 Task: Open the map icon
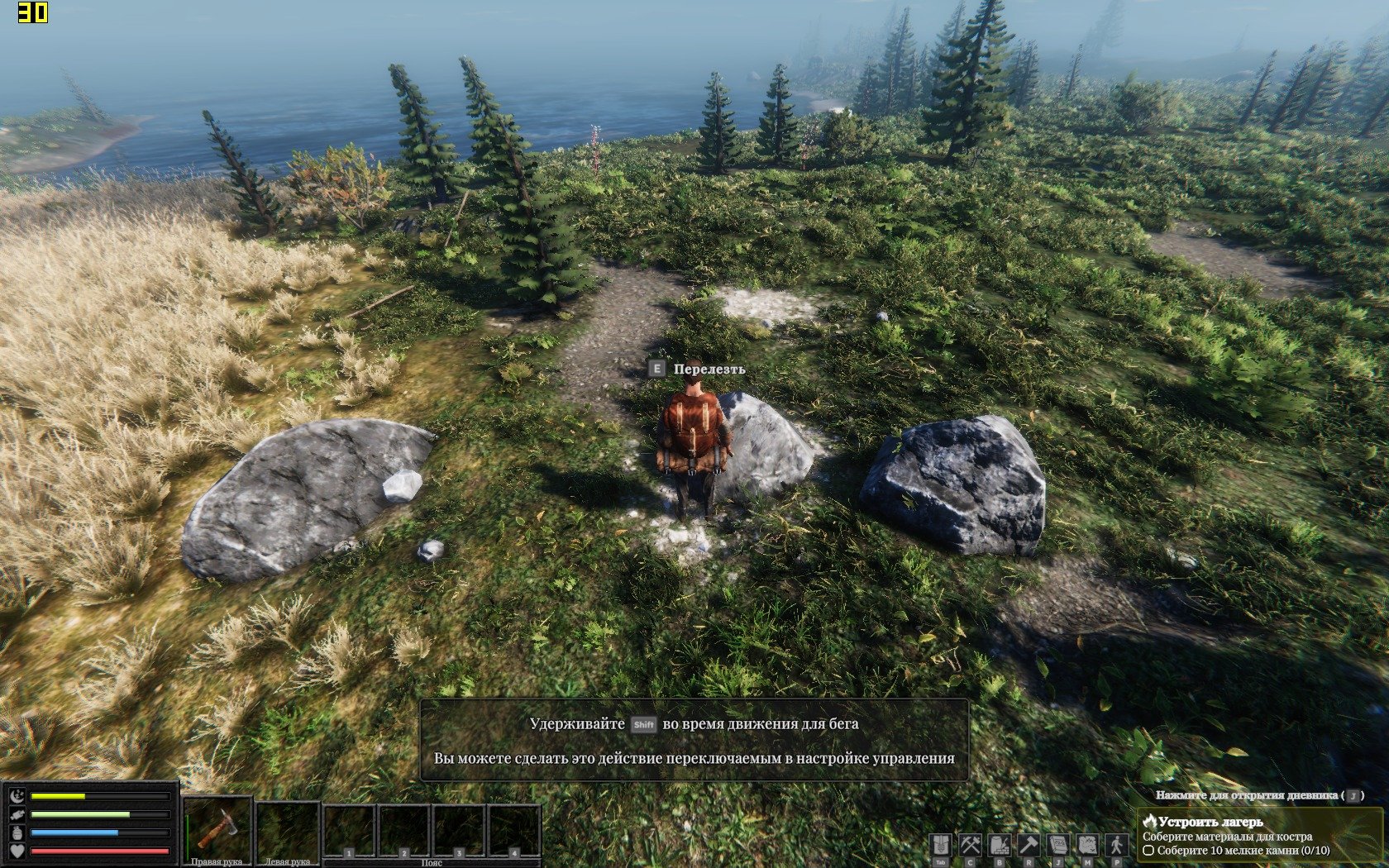(1087, 846)
